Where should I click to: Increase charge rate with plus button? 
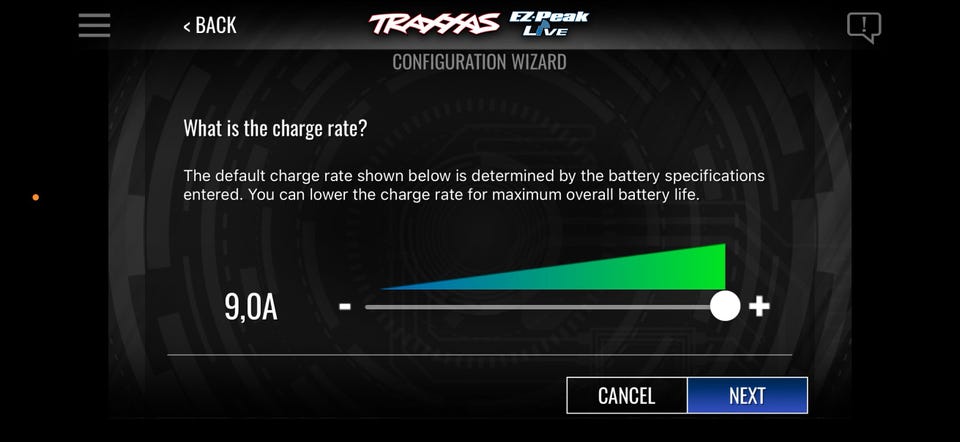[759, 306]
